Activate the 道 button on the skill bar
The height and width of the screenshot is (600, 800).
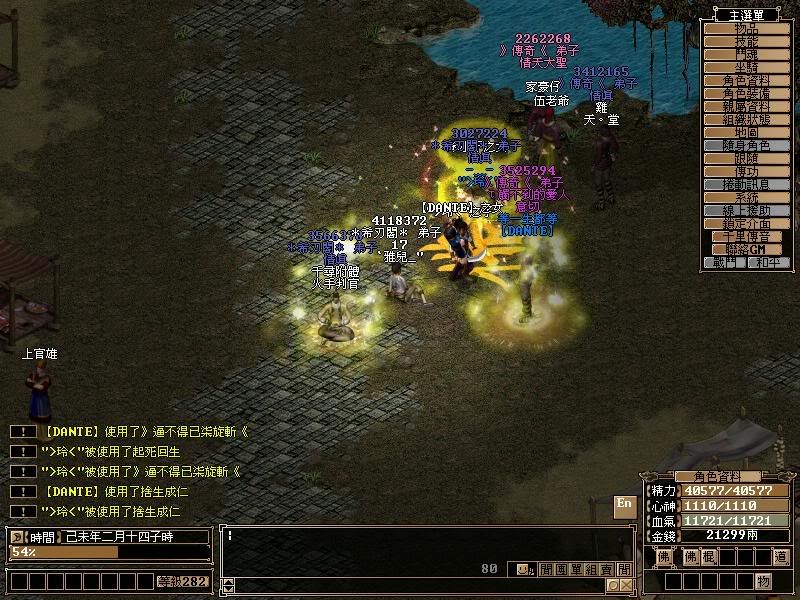[x=779, y=557]
